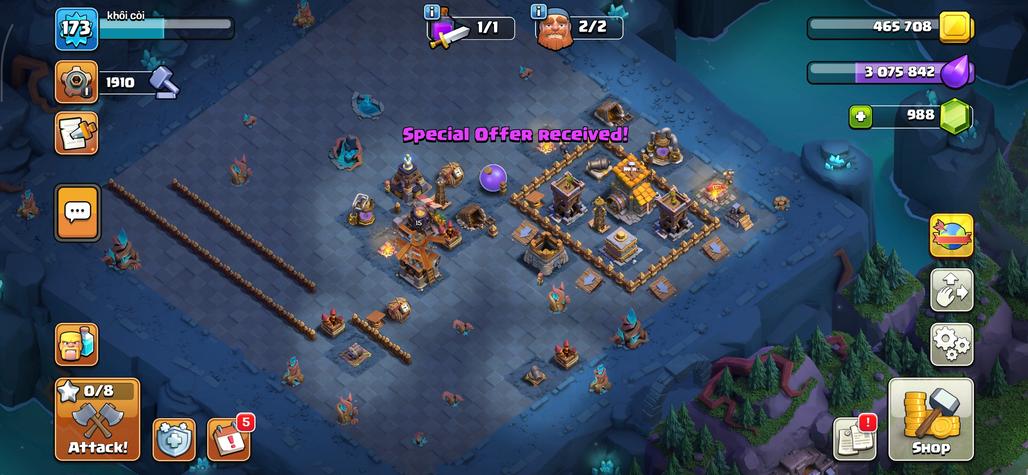Open the shield and guard status icon
Viewport: 1028px width, 475px height.
click(x=173, y=439)
